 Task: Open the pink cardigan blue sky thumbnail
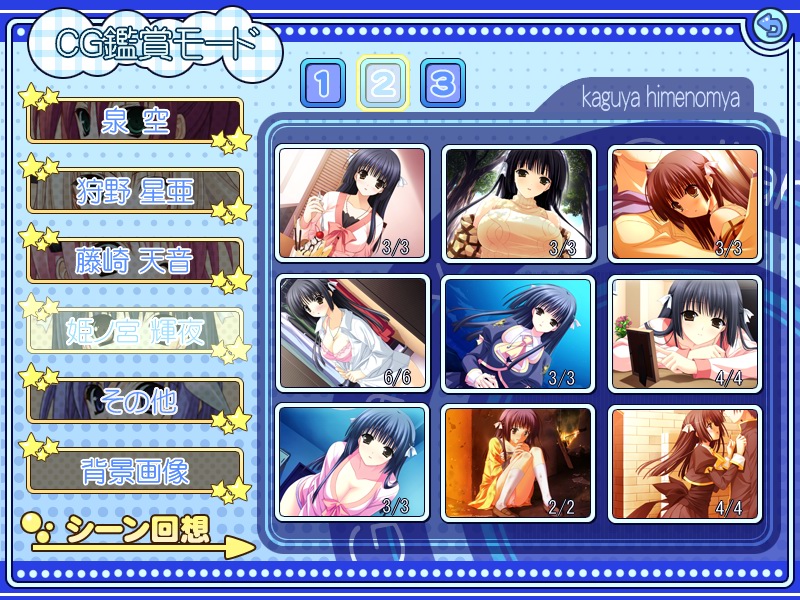coord(352,462)
